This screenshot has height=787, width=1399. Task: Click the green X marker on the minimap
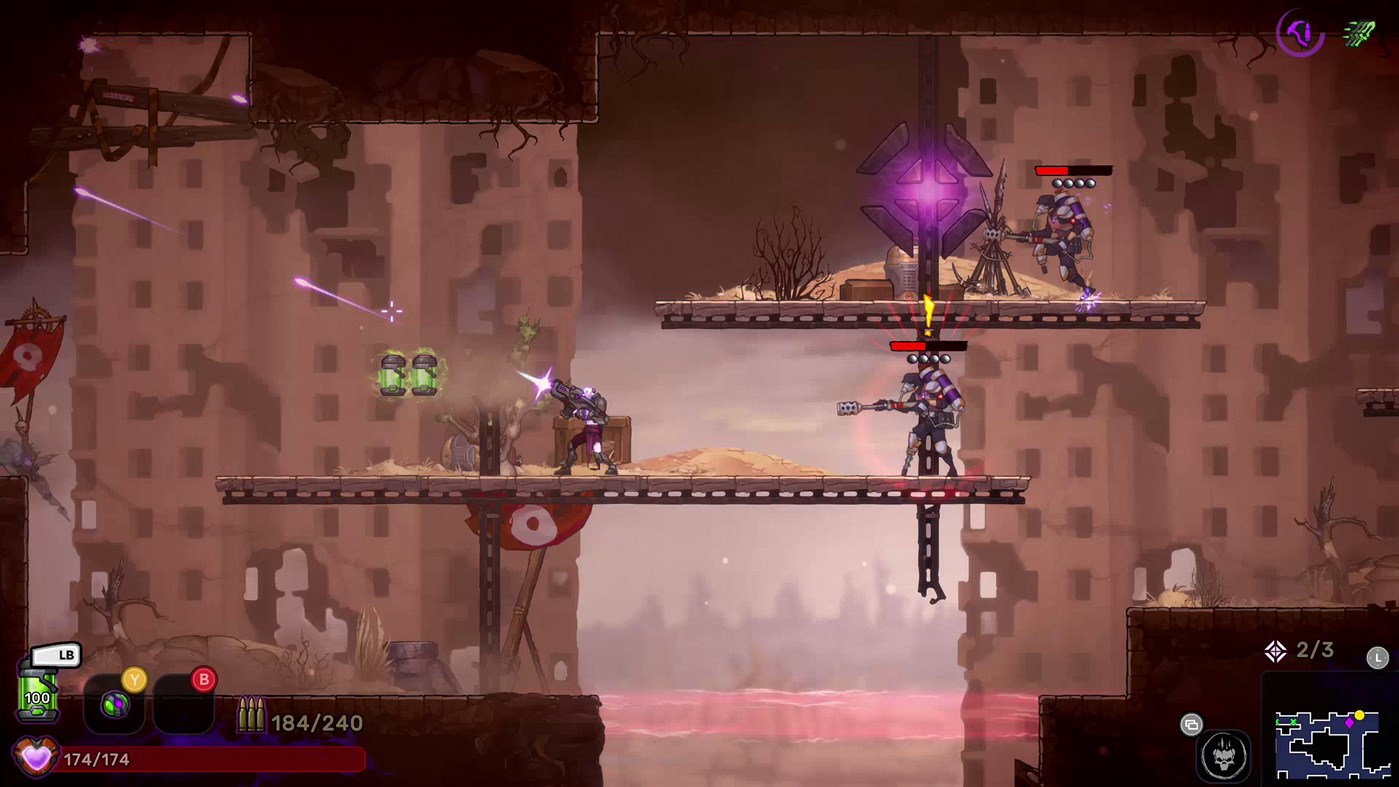coord(1293,722)
